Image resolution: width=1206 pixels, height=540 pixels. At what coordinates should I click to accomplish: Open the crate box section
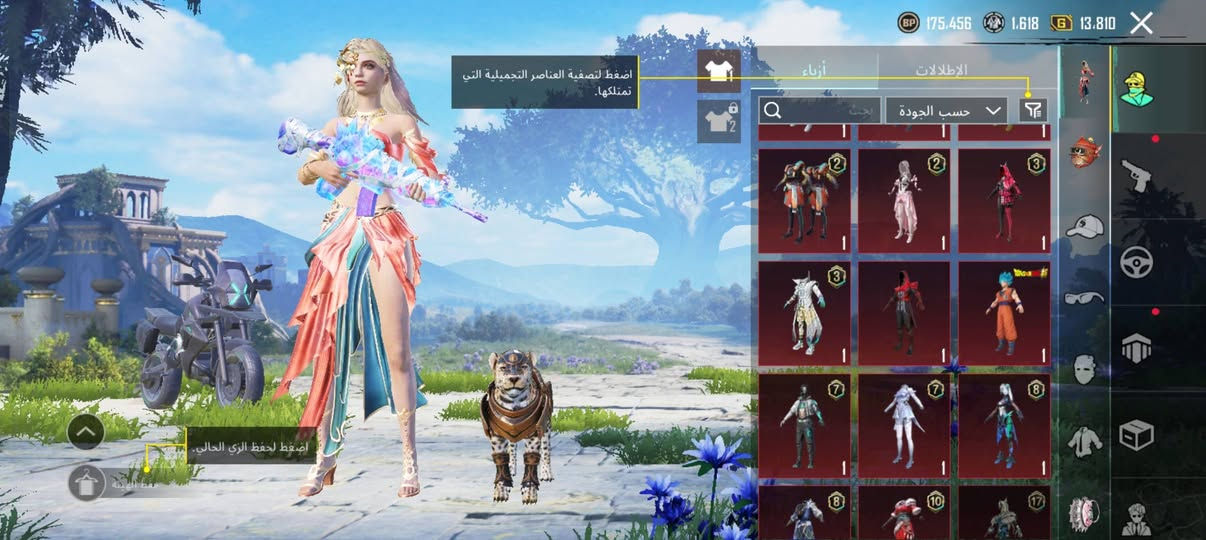[x=1136, y=434]
